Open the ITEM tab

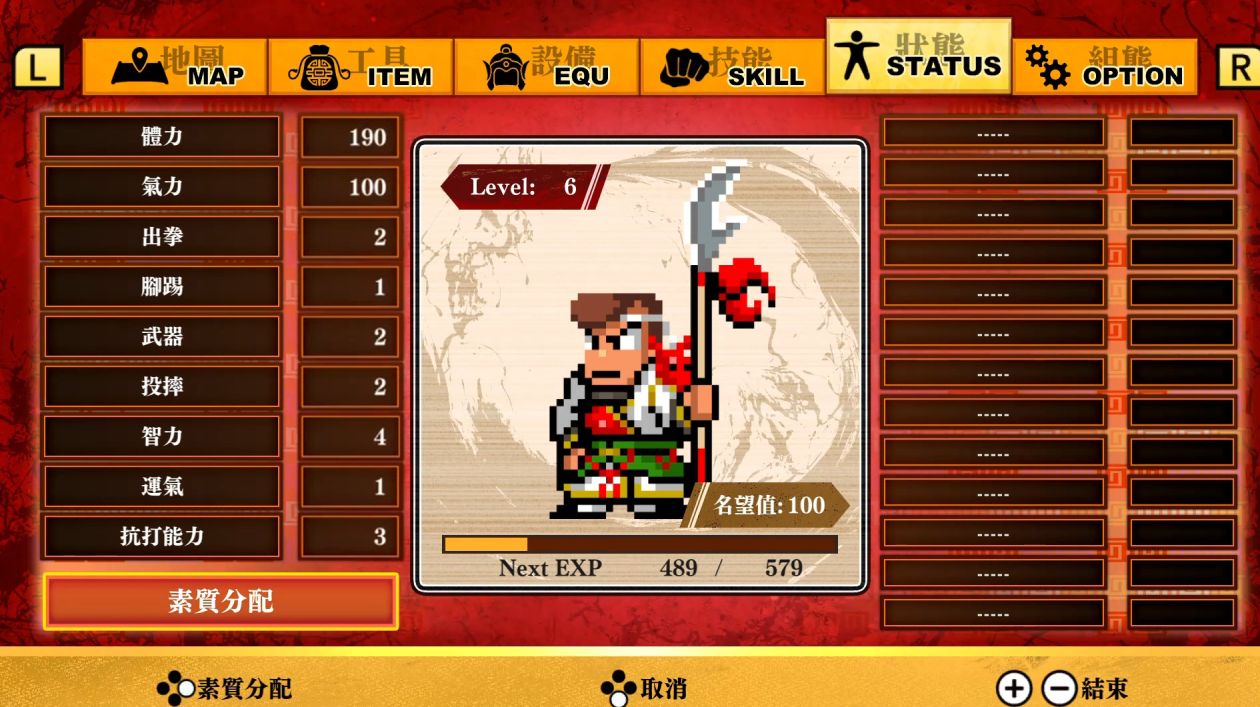361,67
